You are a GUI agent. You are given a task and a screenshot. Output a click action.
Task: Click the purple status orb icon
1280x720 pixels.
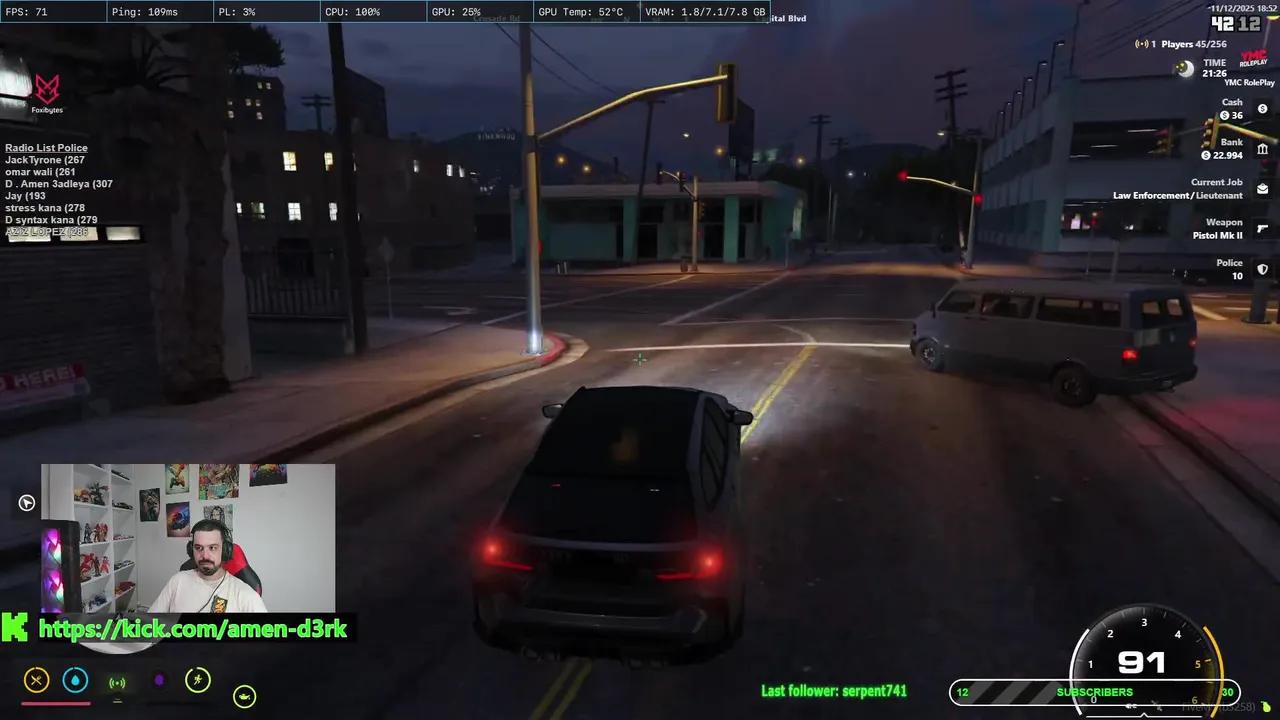161,681
